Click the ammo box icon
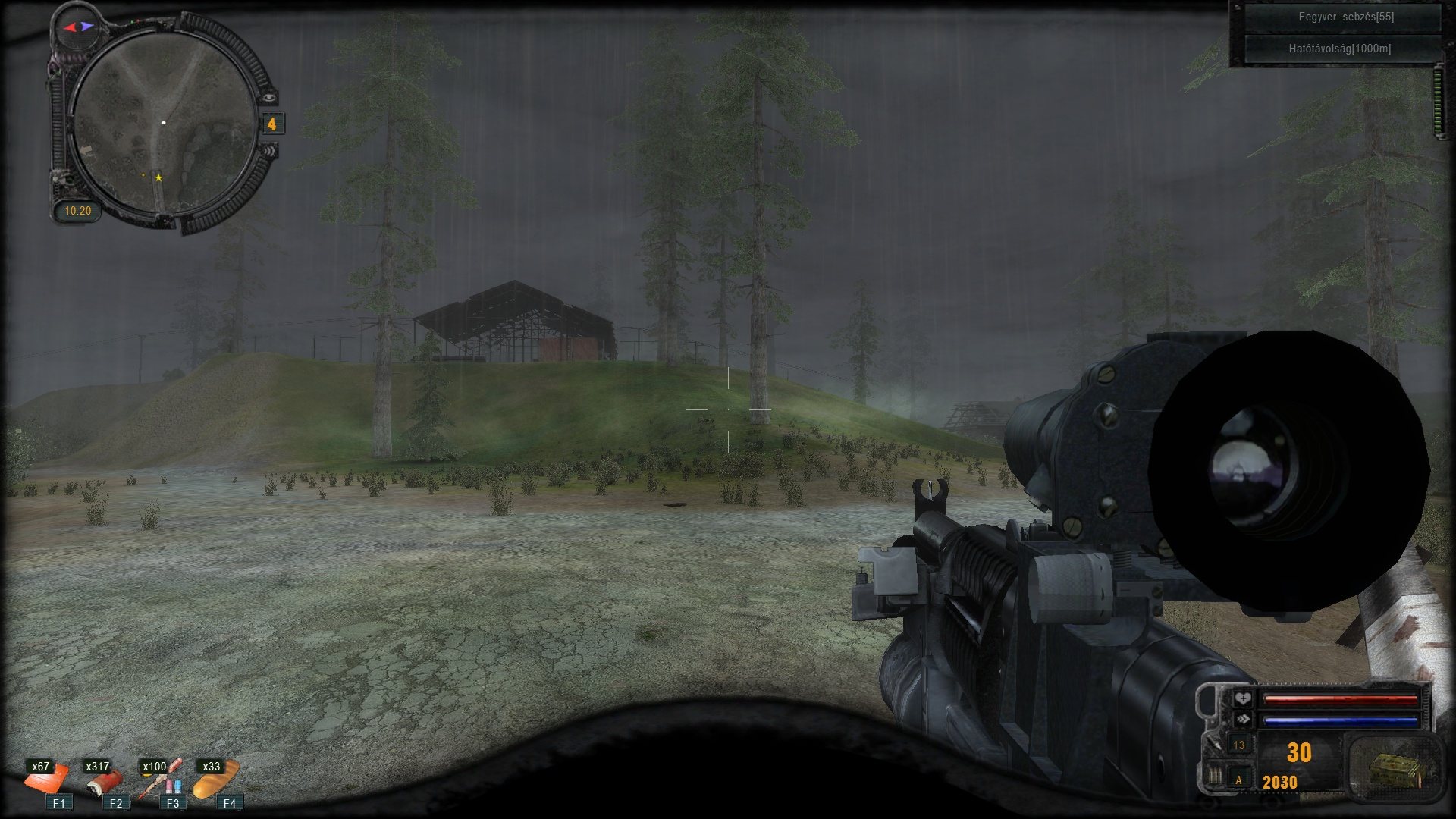Image resolution: width=1456 pixels, height=819 pixels. [1395, 770]
